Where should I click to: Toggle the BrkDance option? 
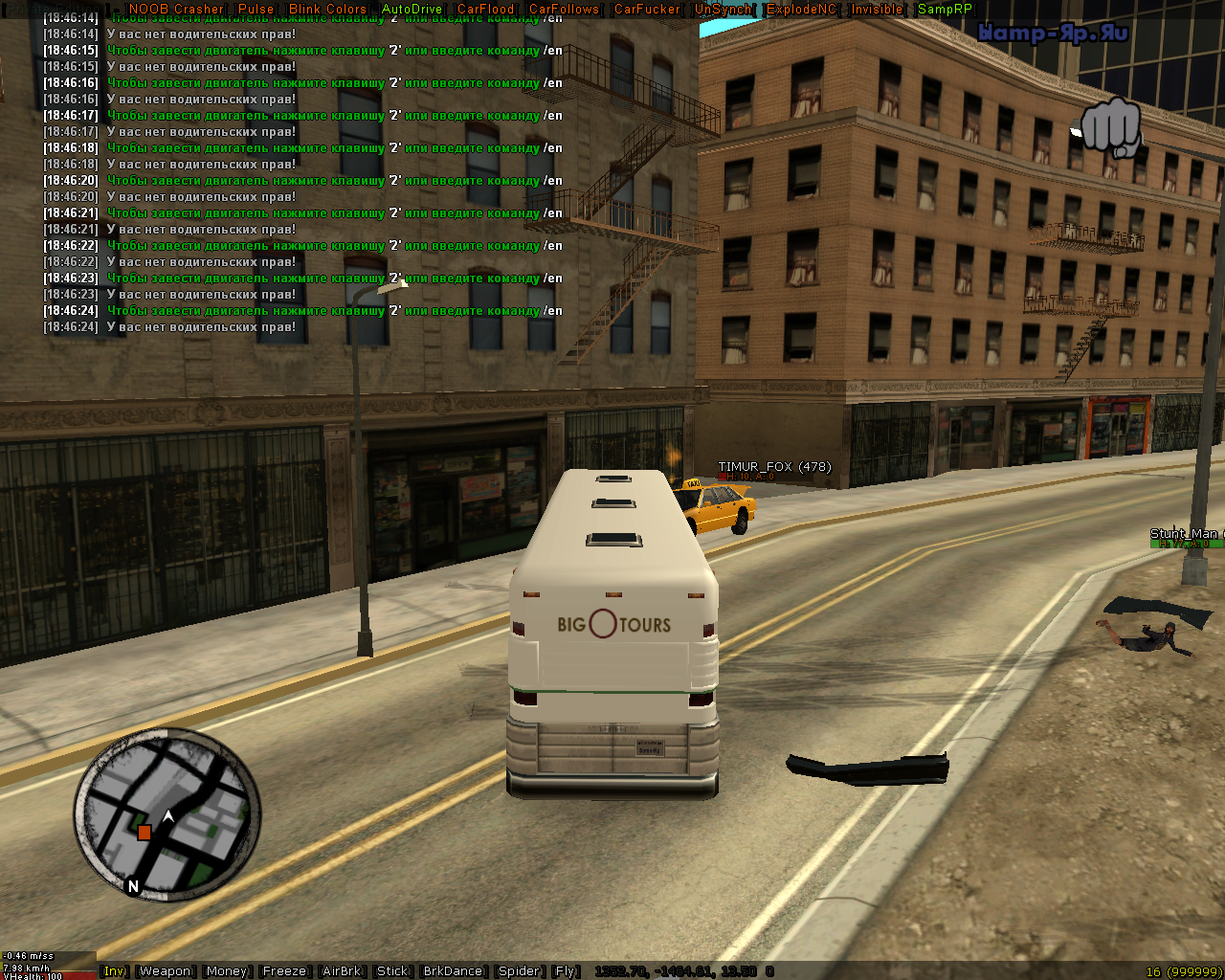tap(453, 971)
